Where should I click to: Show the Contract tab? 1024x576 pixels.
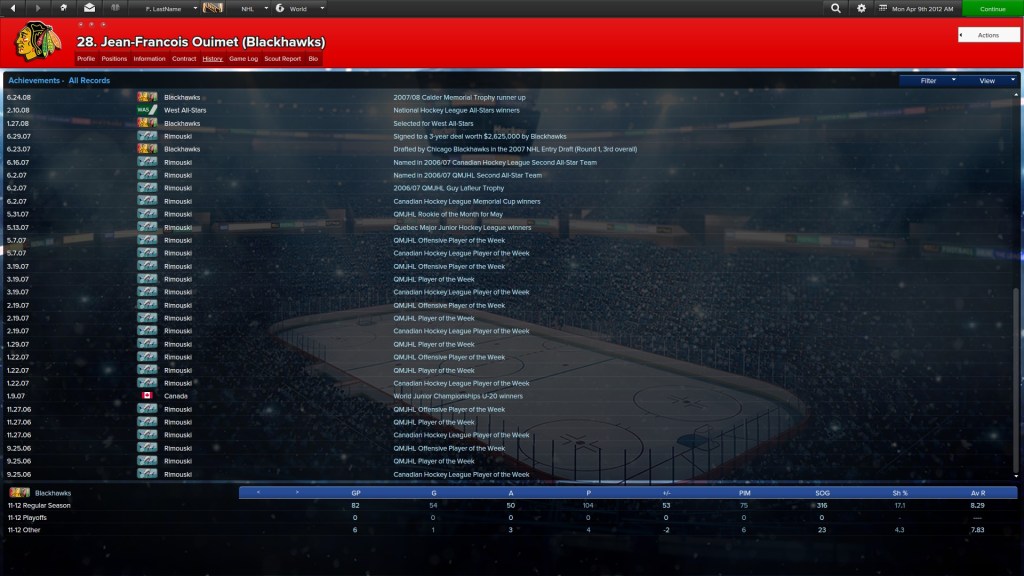pyautogui.click(x=184, y=59)
